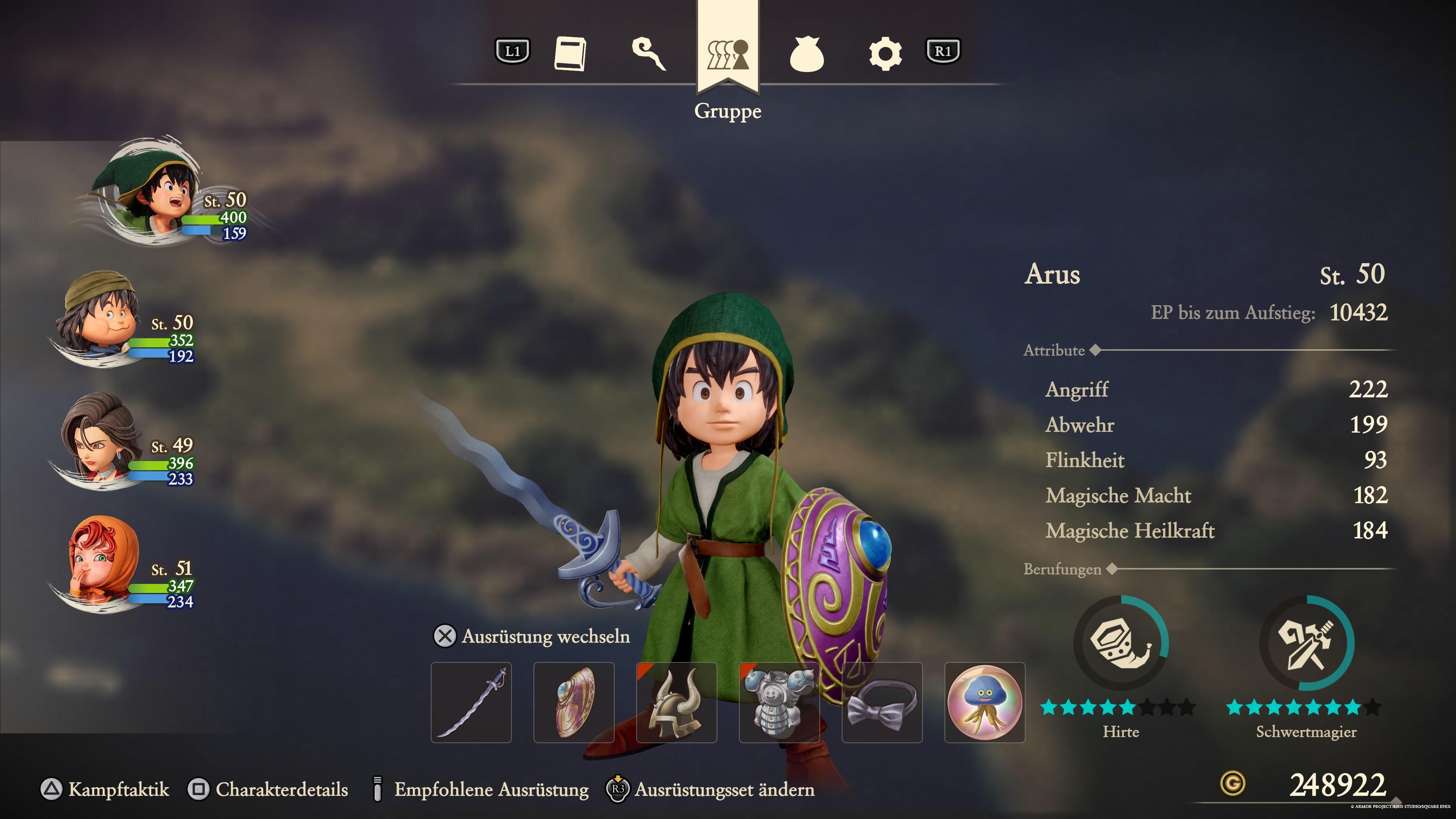Screen dimensions: 1456x819
Task: Choose the horned helmet slot
Action: point(676,702)
